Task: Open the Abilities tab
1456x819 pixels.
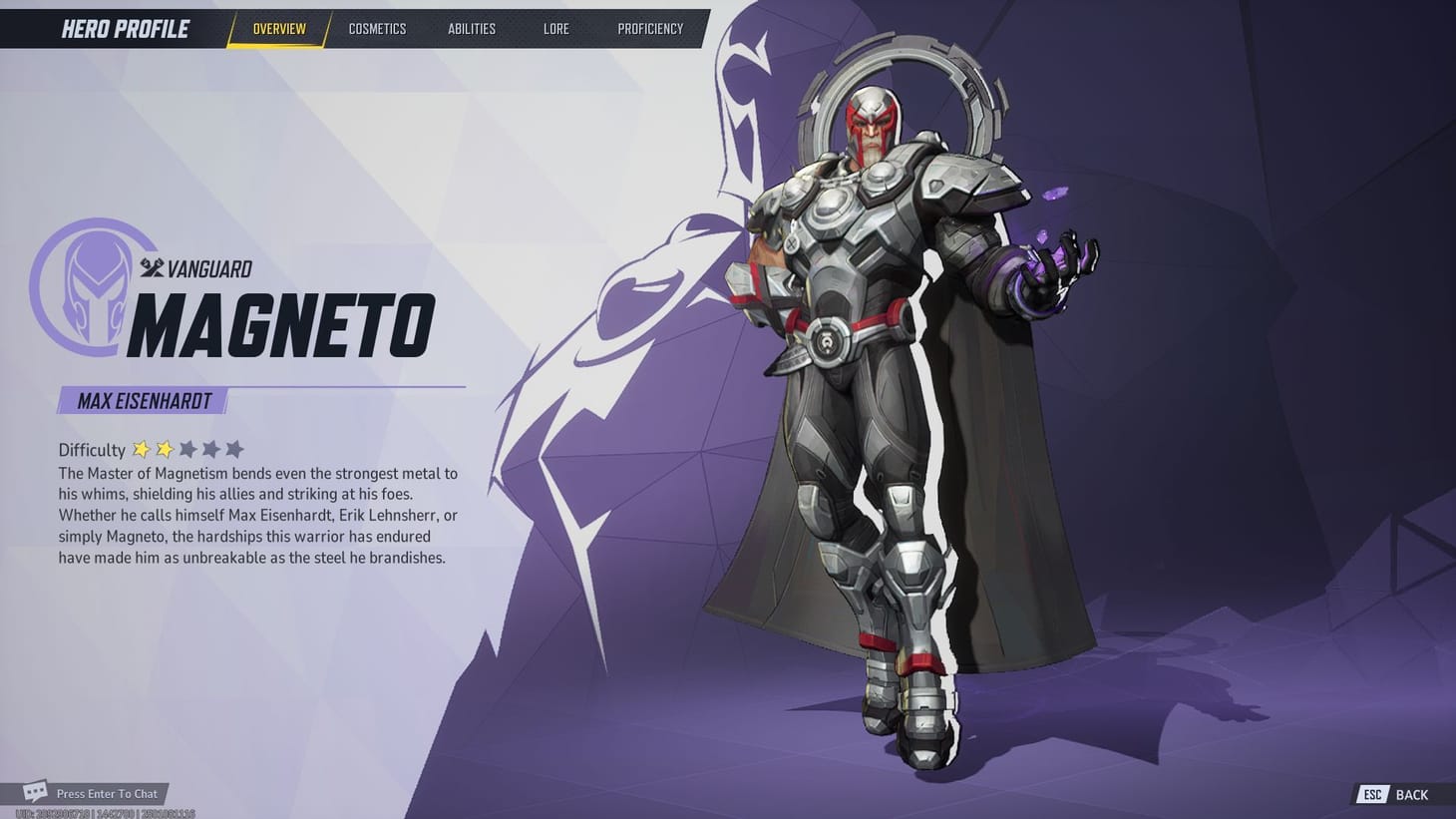Action: (x=472, y=28)
